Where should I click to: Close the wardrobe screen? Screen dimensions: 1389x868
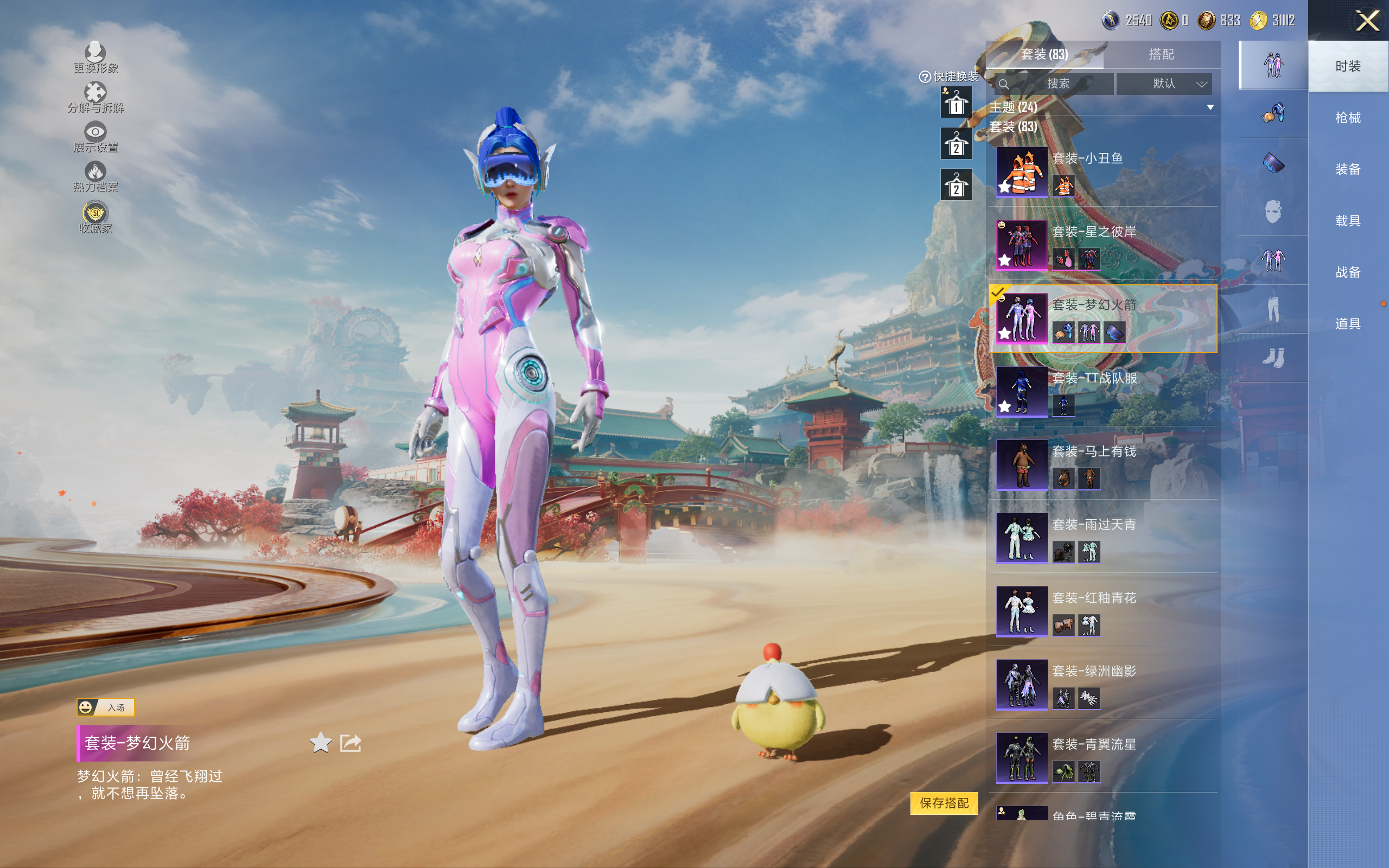pyautogui.click(x=1367, y=21)
